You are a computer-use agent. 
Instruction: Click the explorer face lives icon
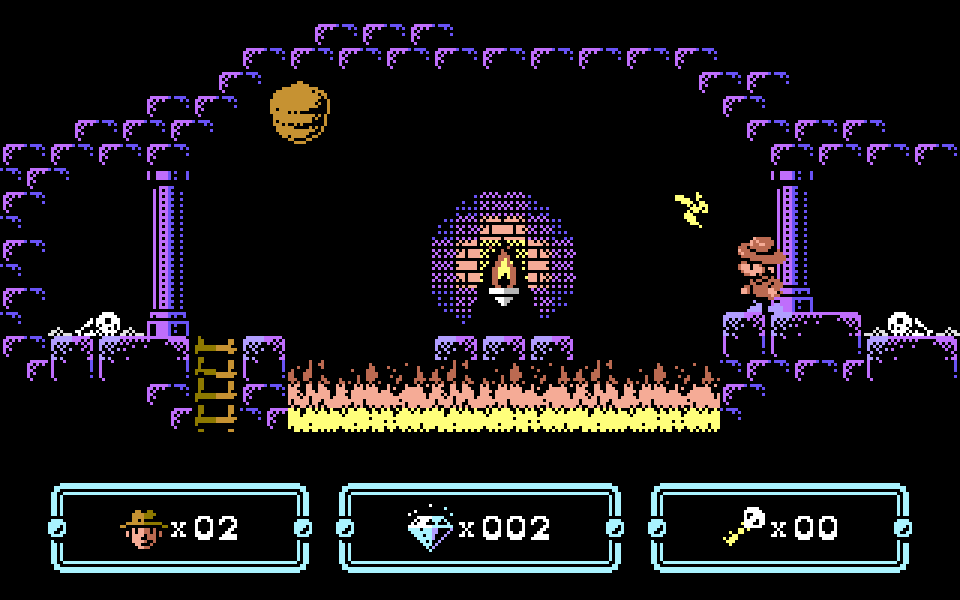[143, 528]
